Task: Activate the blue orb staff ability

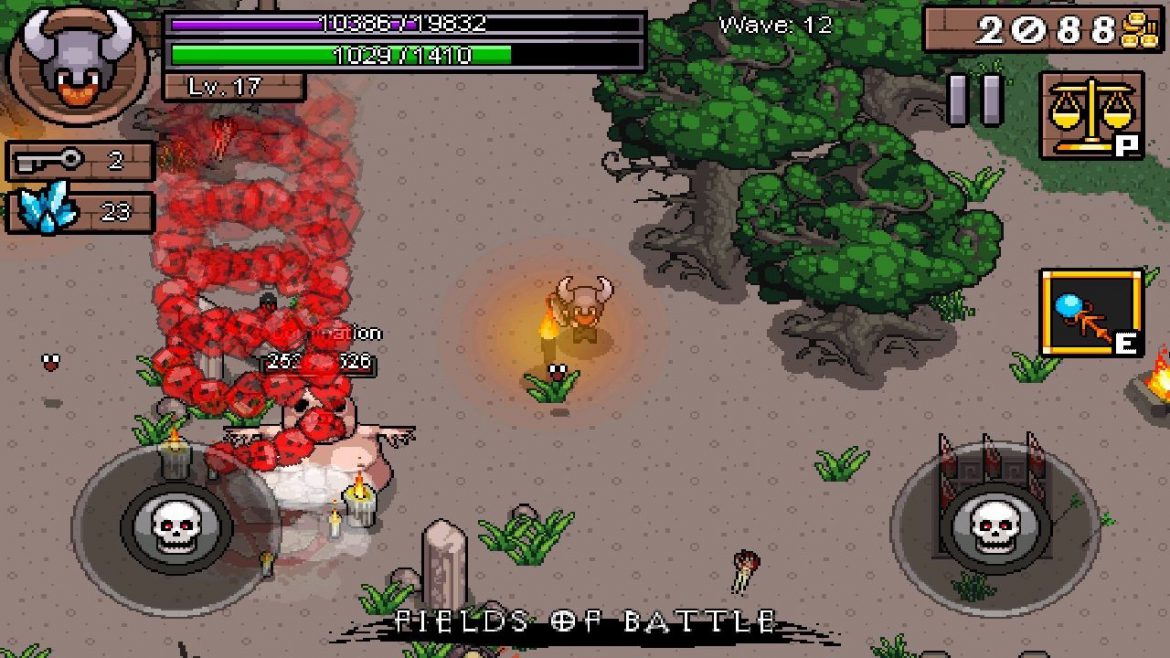Action: 1091,312
